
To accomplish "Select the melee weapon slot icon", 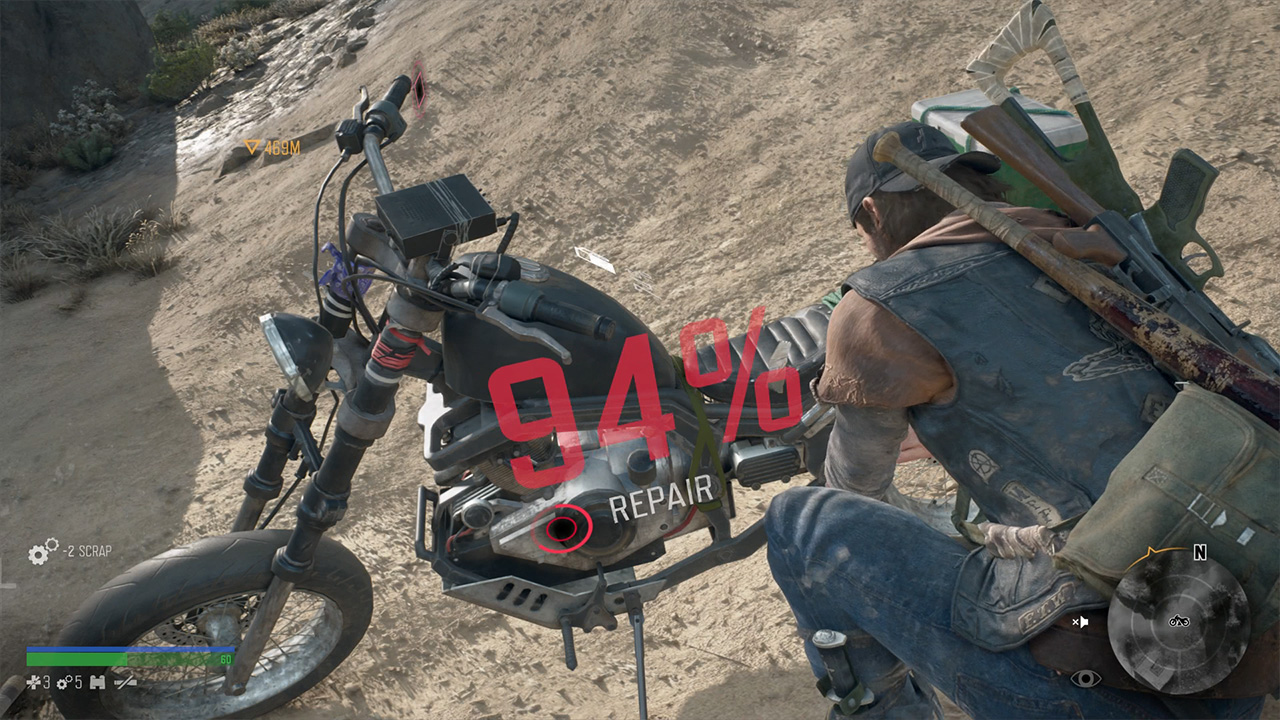I will 124,683.
